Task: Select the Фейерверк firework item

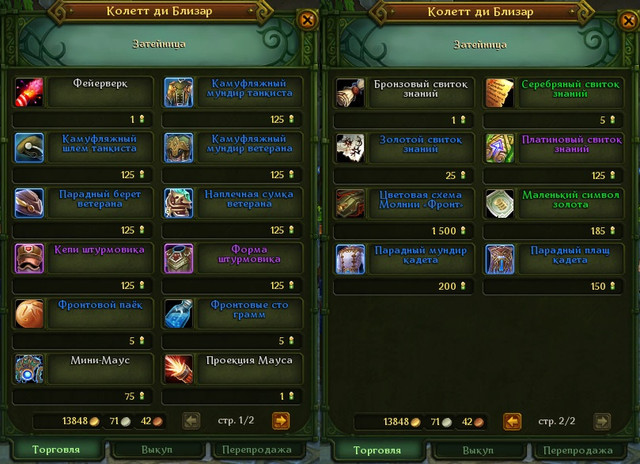Action: click(30, 93)
